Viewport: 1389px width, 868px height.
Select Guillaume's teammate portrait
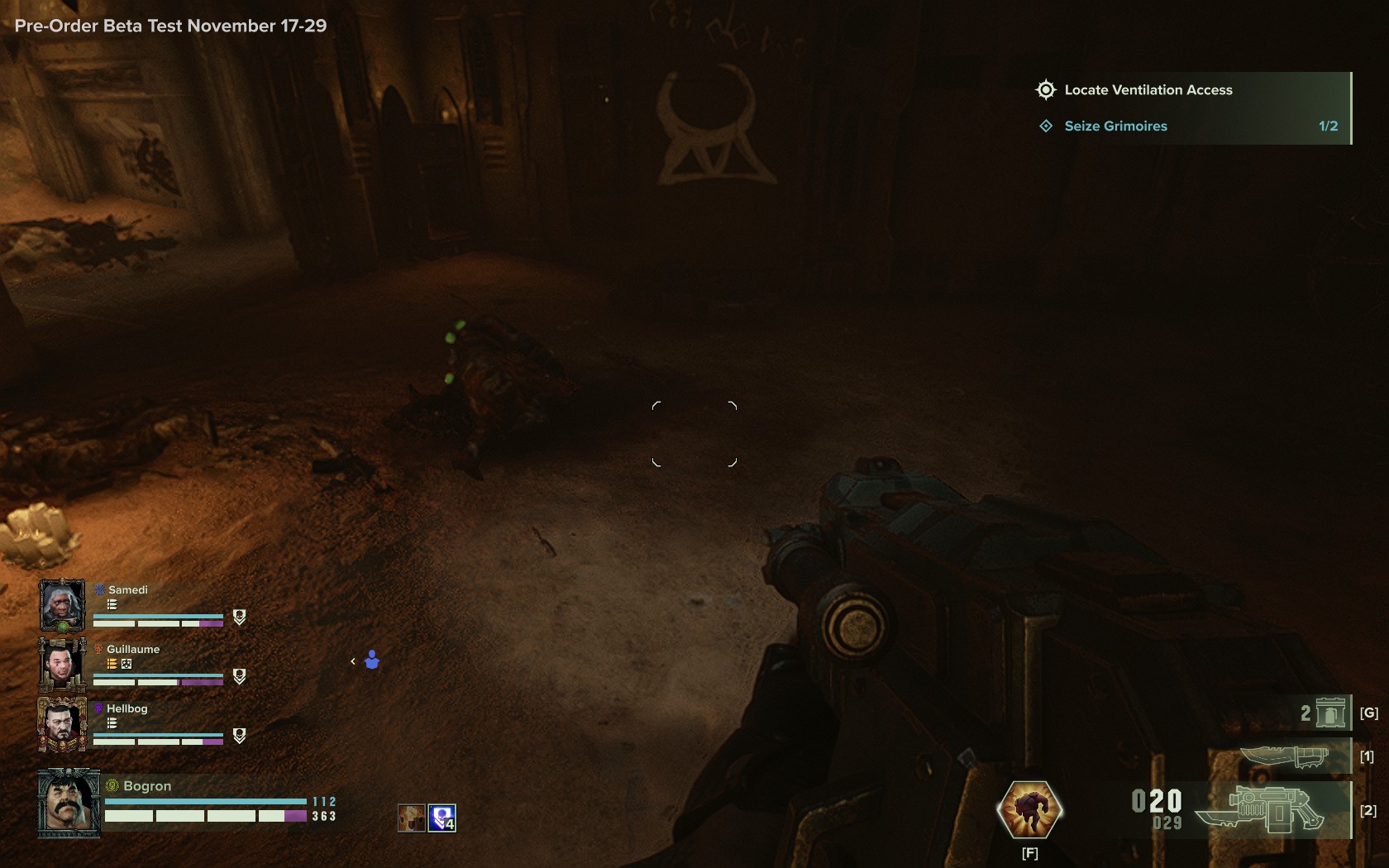[x=62, y=665]
